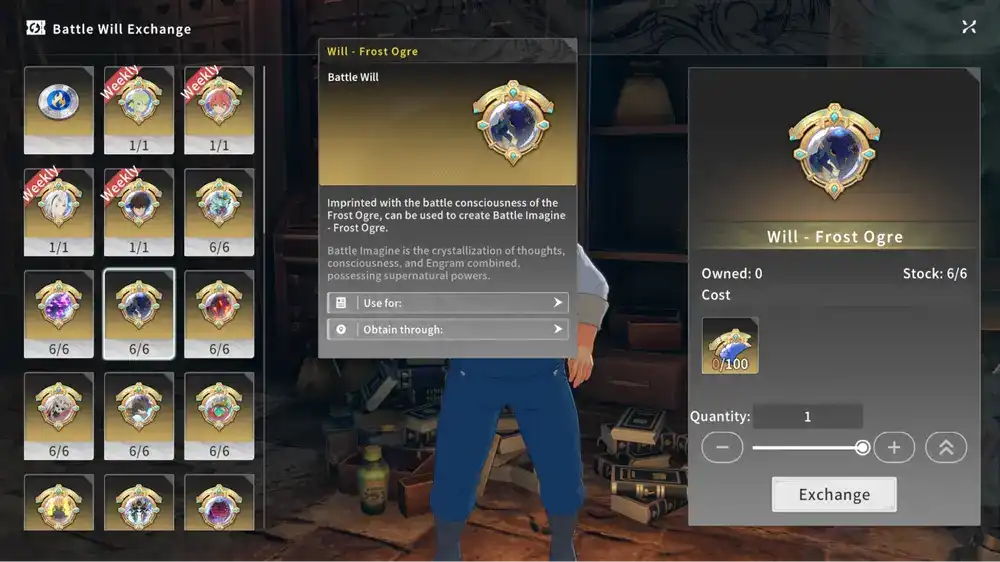Click the cost currency item icon
Screen dimensions: 1000x562
[x=730, y=345]
